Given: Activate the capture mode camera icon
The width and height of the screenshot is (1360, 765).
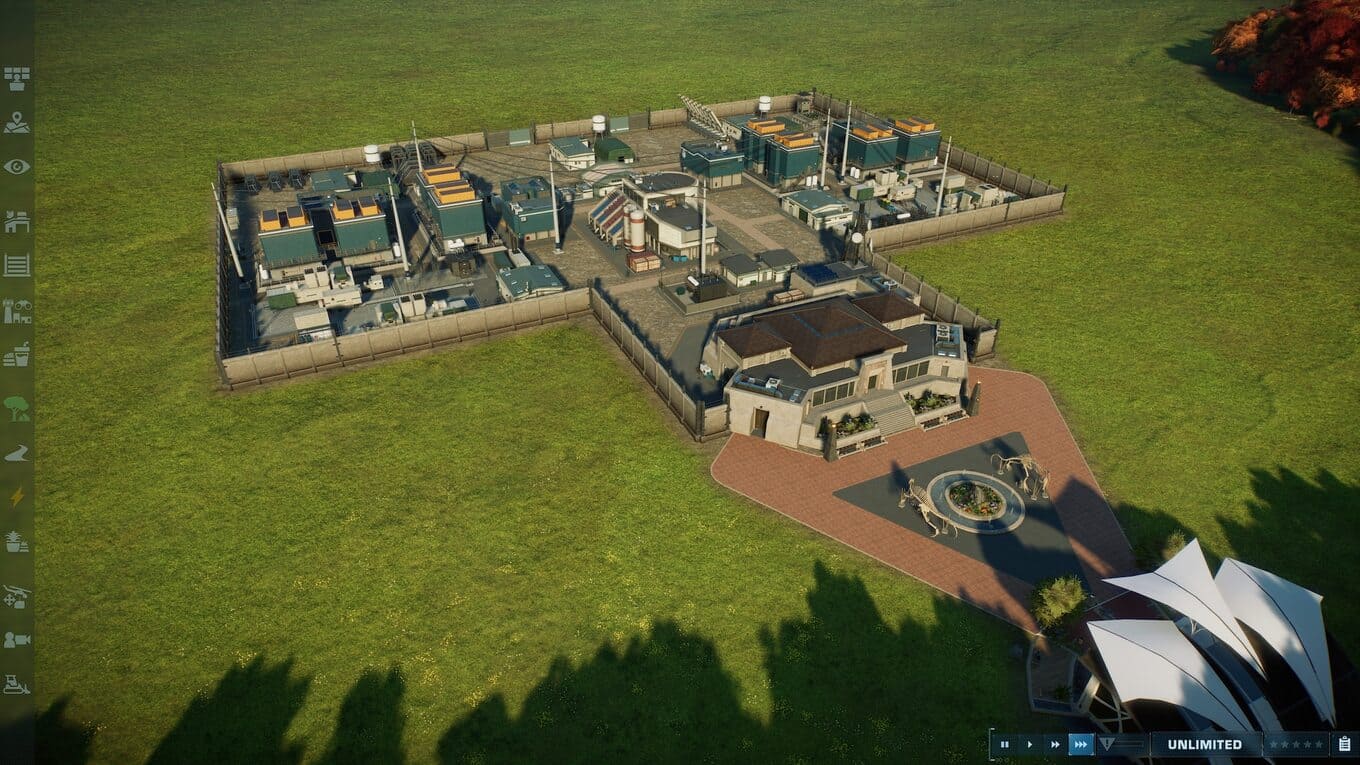Looking at the screenshot, I should (17, 640).
